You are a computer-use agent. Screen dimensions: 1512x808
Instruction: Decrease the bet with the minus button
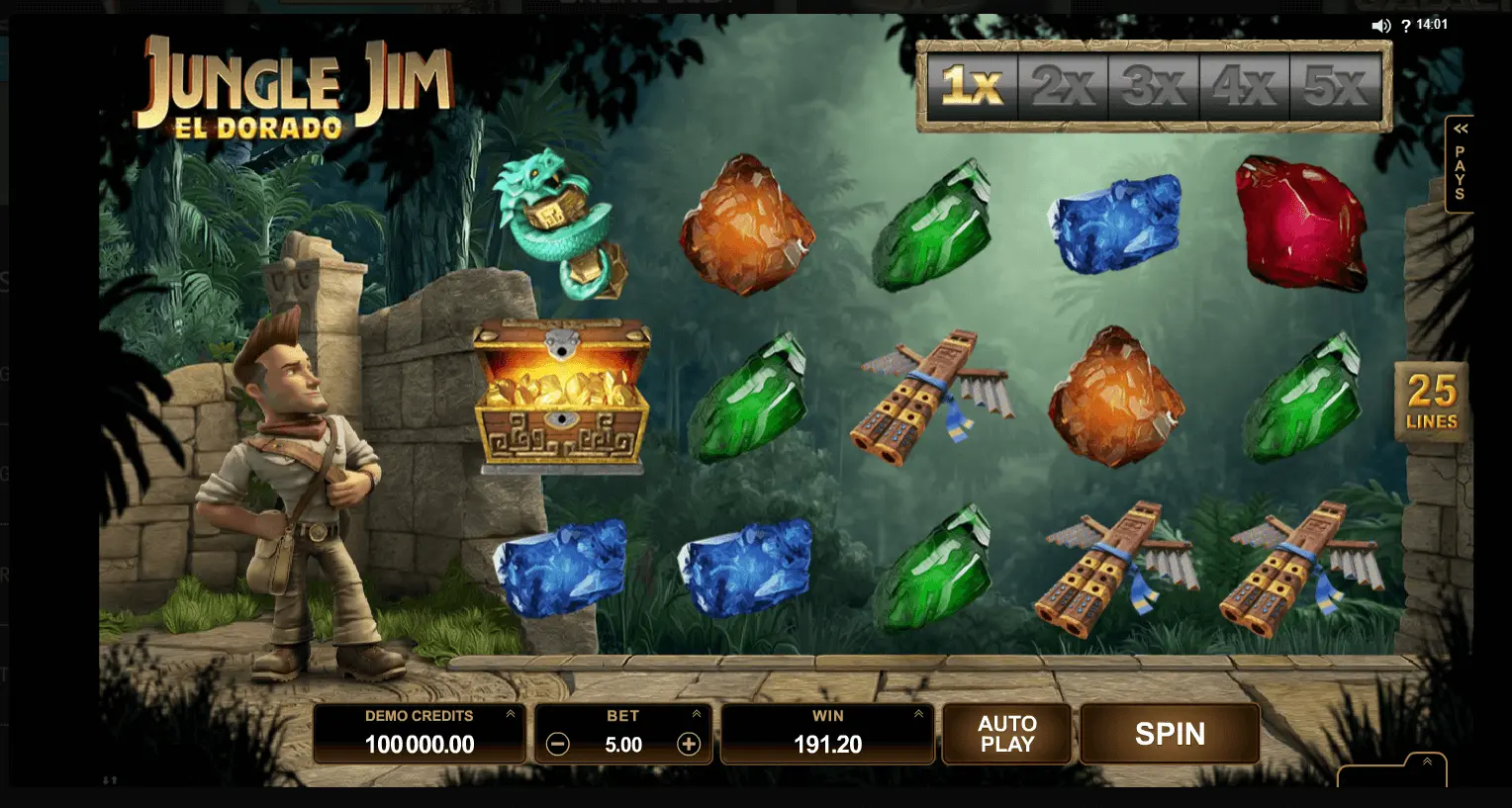pyautogui.click(x=558, y=745)
